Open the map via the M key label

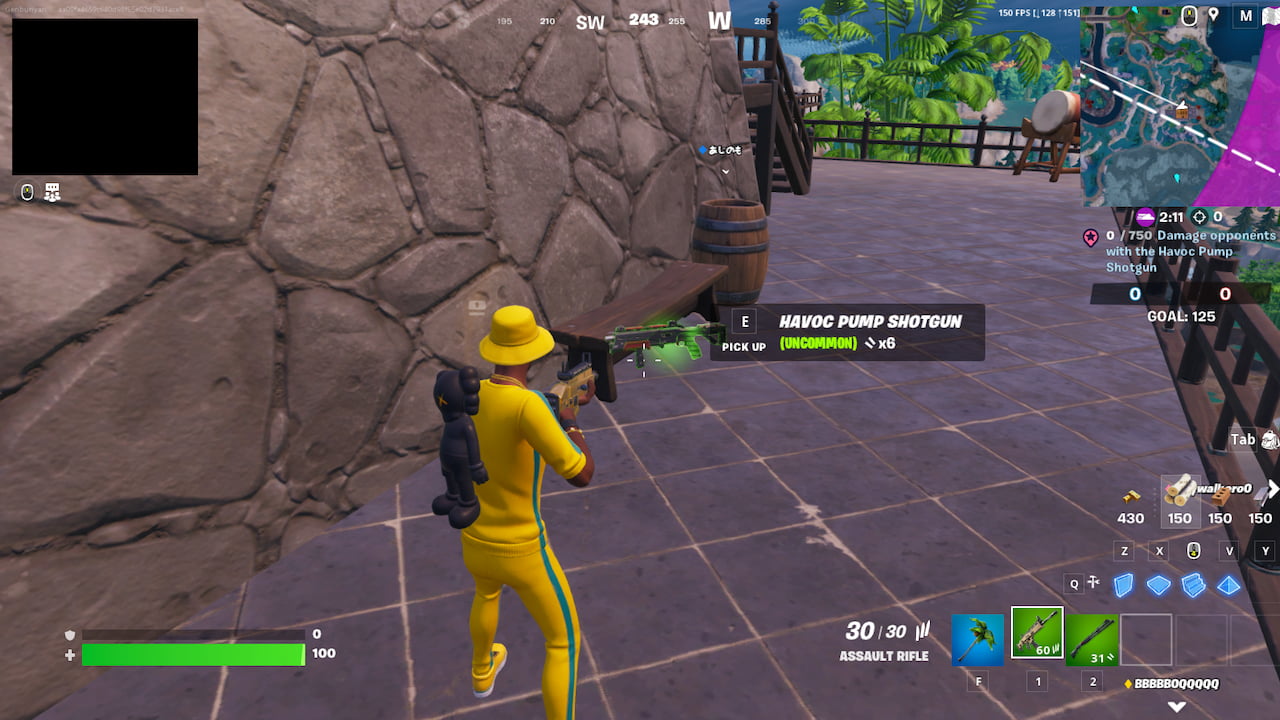[1246, 16]
